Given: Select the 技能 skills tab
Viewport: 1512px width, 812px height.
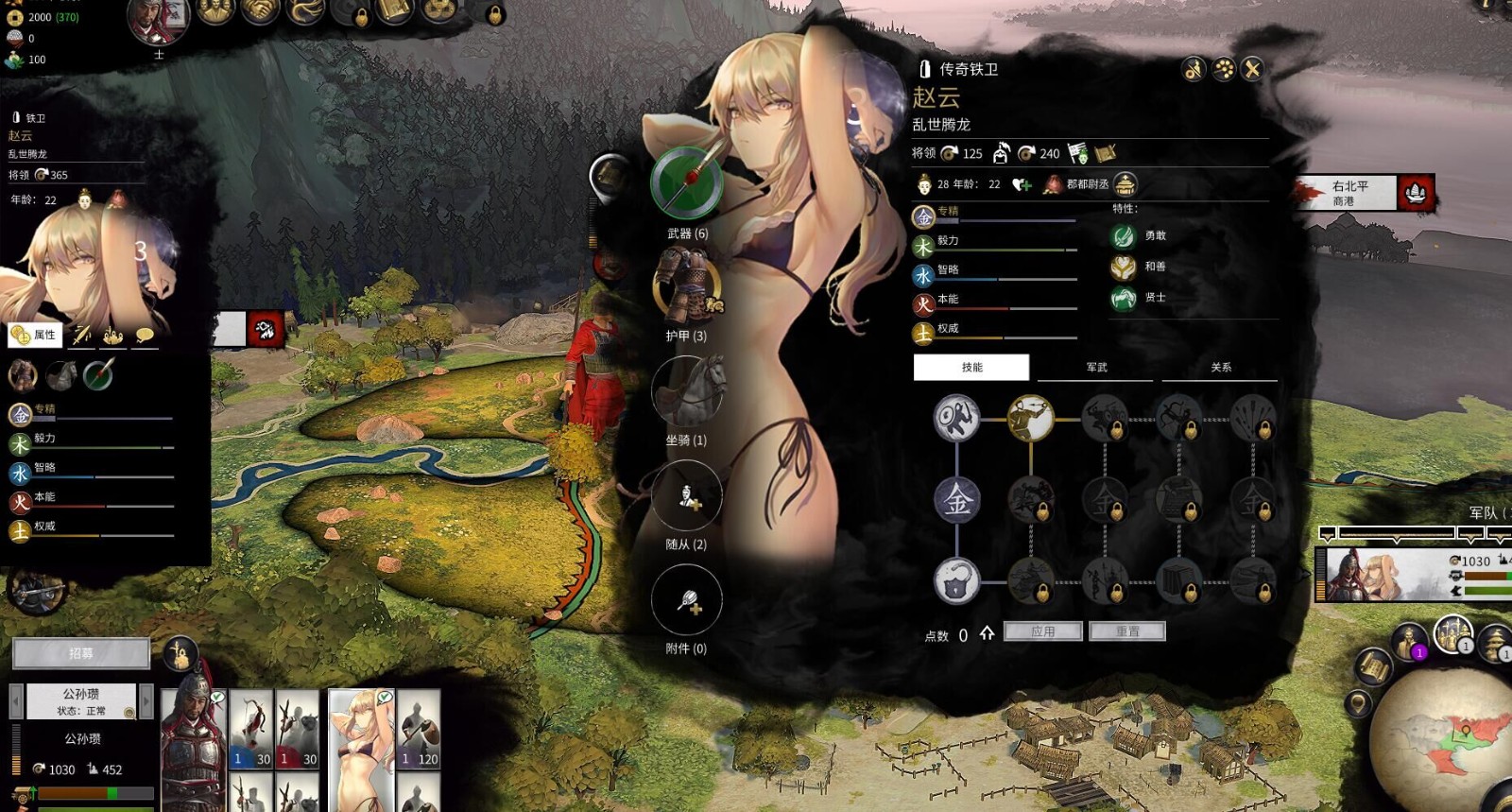Looking at the screenshot, I should tap(971, 368).
